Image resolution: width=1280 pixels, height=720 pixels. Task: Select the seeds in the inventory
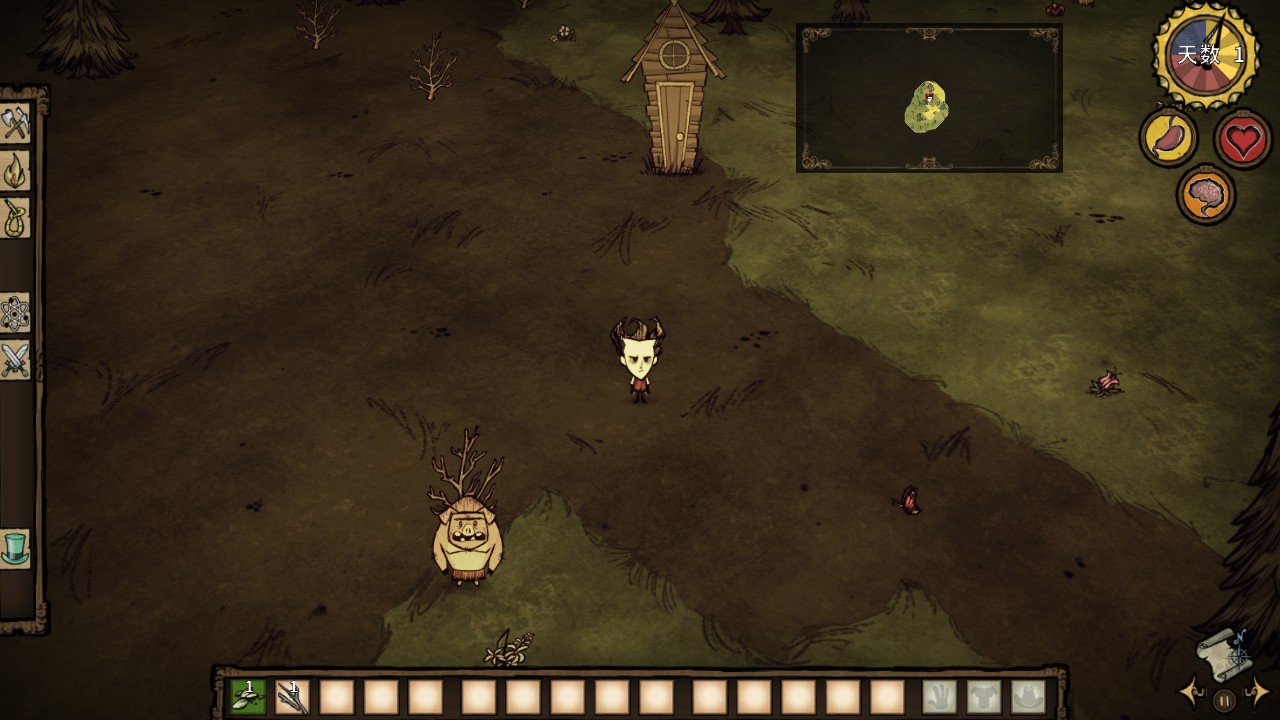tap(248, 697)
